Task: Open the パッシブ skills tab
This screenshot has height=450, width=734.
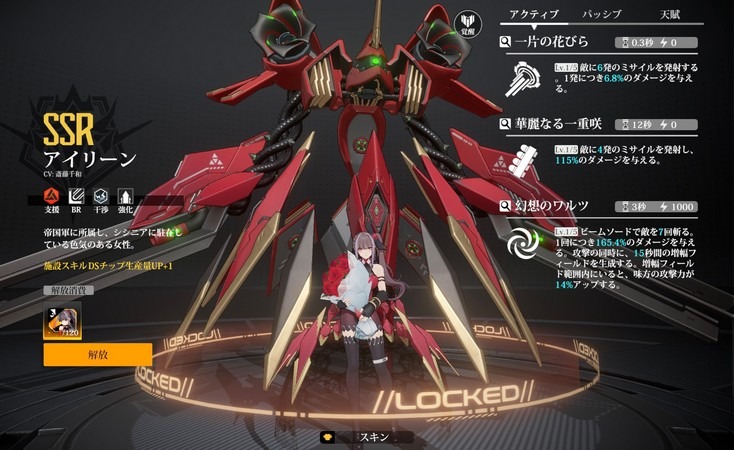Action: (x=601, y=15)
